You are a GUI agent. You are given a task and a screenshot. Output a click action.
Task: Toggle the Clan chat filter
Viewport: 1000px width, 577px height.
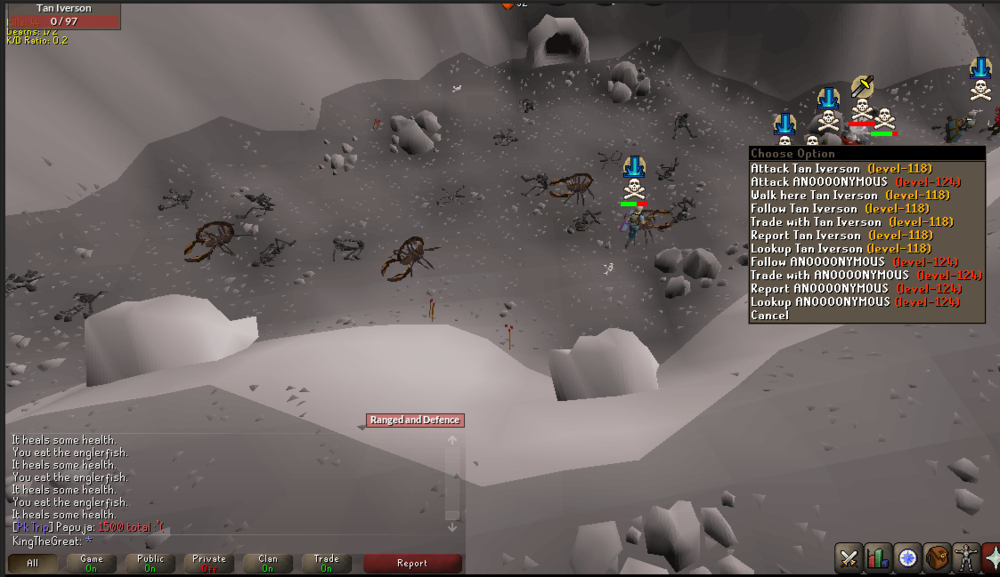[268, 563]
